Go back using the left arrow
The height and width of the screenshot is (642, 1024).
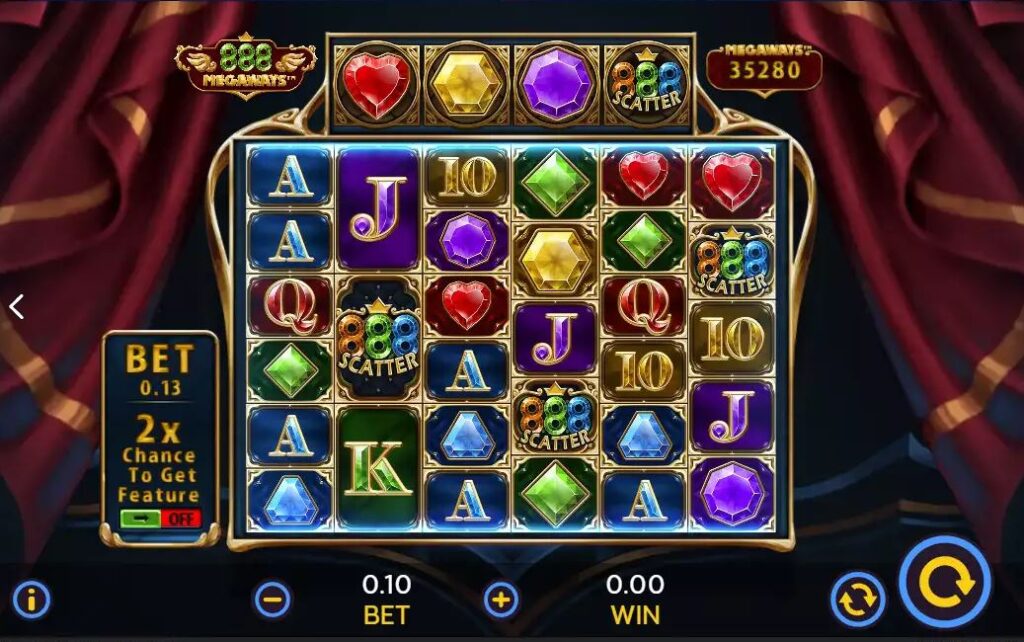pos(16,307)
